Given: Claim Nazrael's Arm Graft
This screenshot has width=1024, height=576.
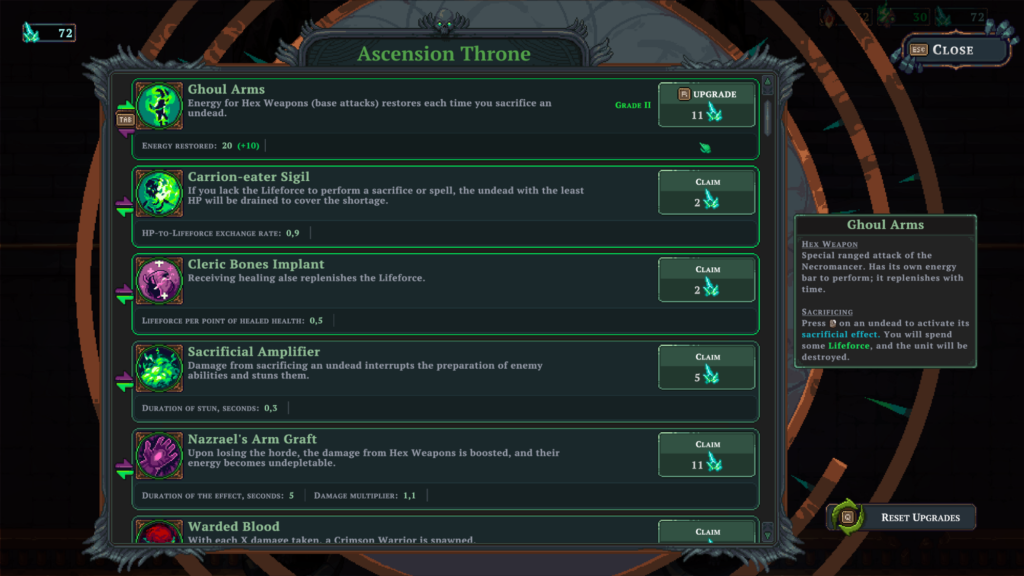Looking at the screenshot, I should [x=706, y=453].
